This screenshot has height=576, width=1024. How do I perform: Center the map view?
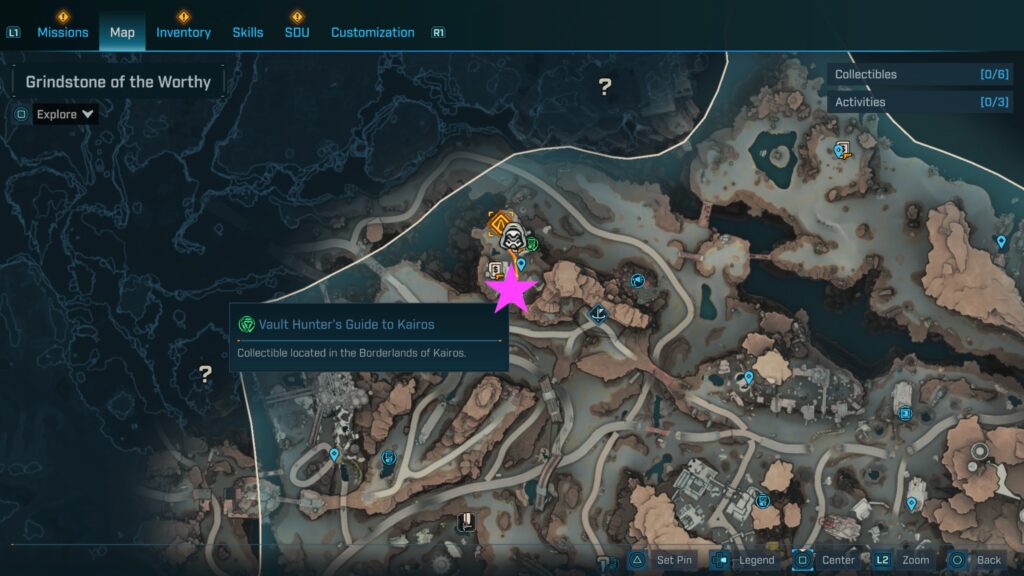click(826, 560)
